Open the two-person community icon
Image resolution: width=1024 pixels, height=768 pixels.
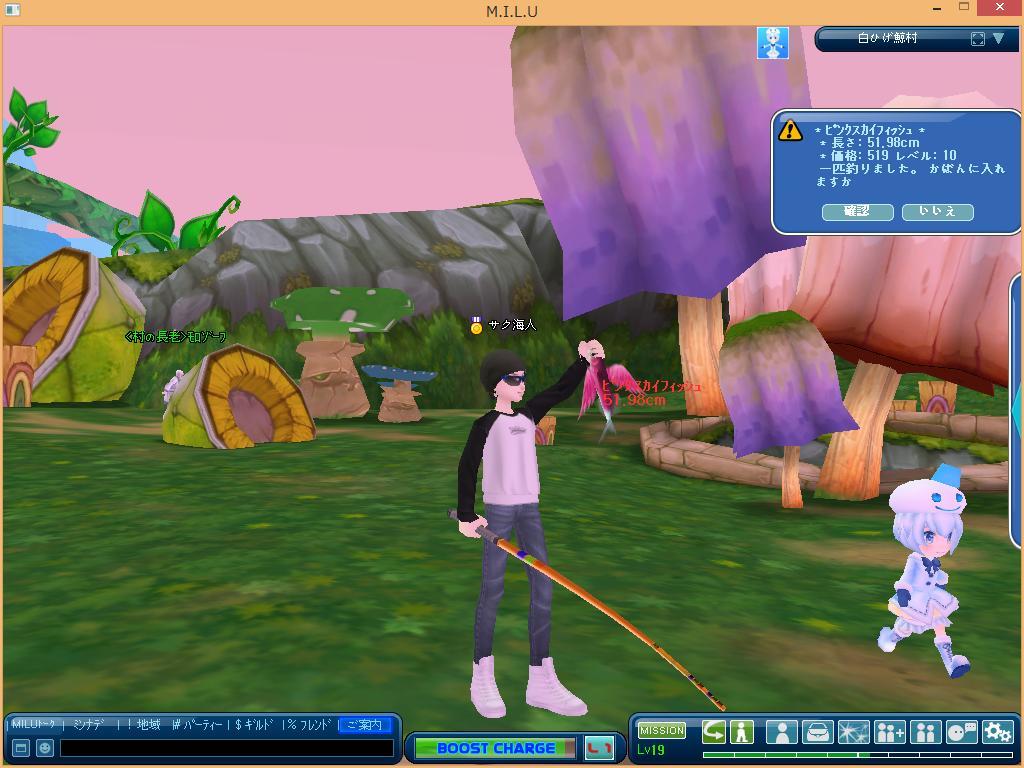[x=925, y=732]
